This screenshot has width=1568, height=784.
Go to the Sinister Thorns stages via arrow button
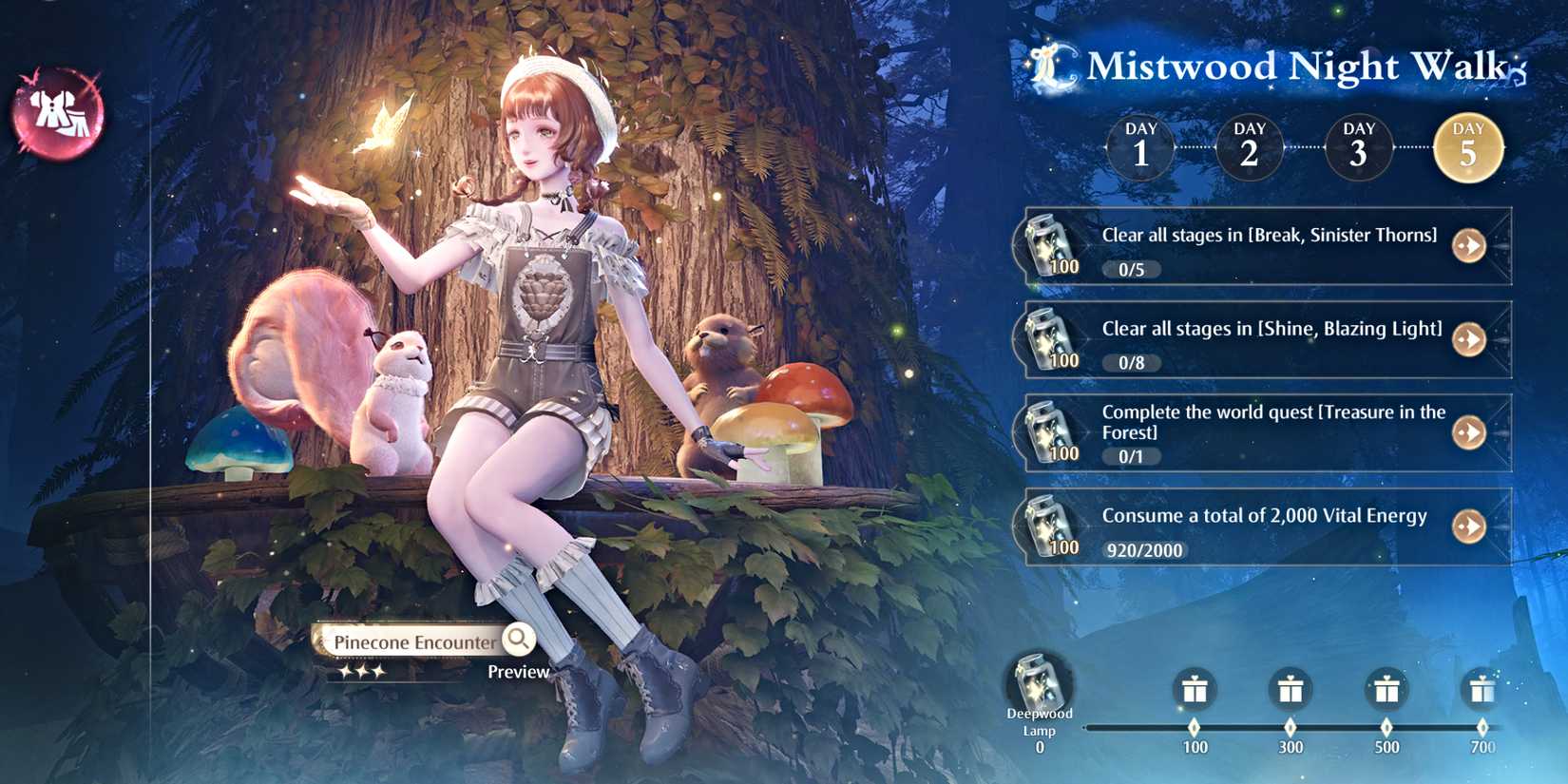[x=1469, y=245]
